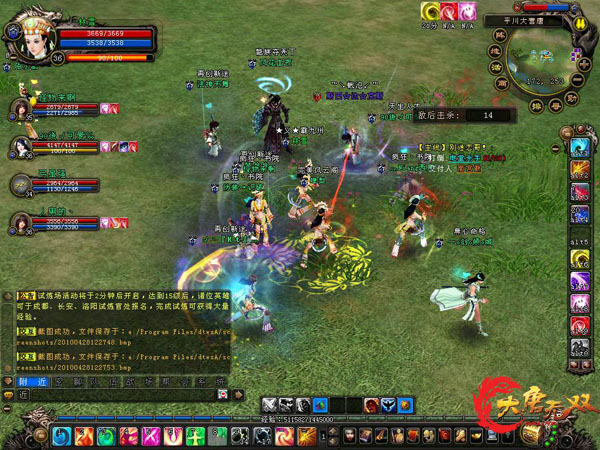Click the yellow swirl buff icon
The height and width of the screenshot is (450, 600).
click(x=431, y=11)
